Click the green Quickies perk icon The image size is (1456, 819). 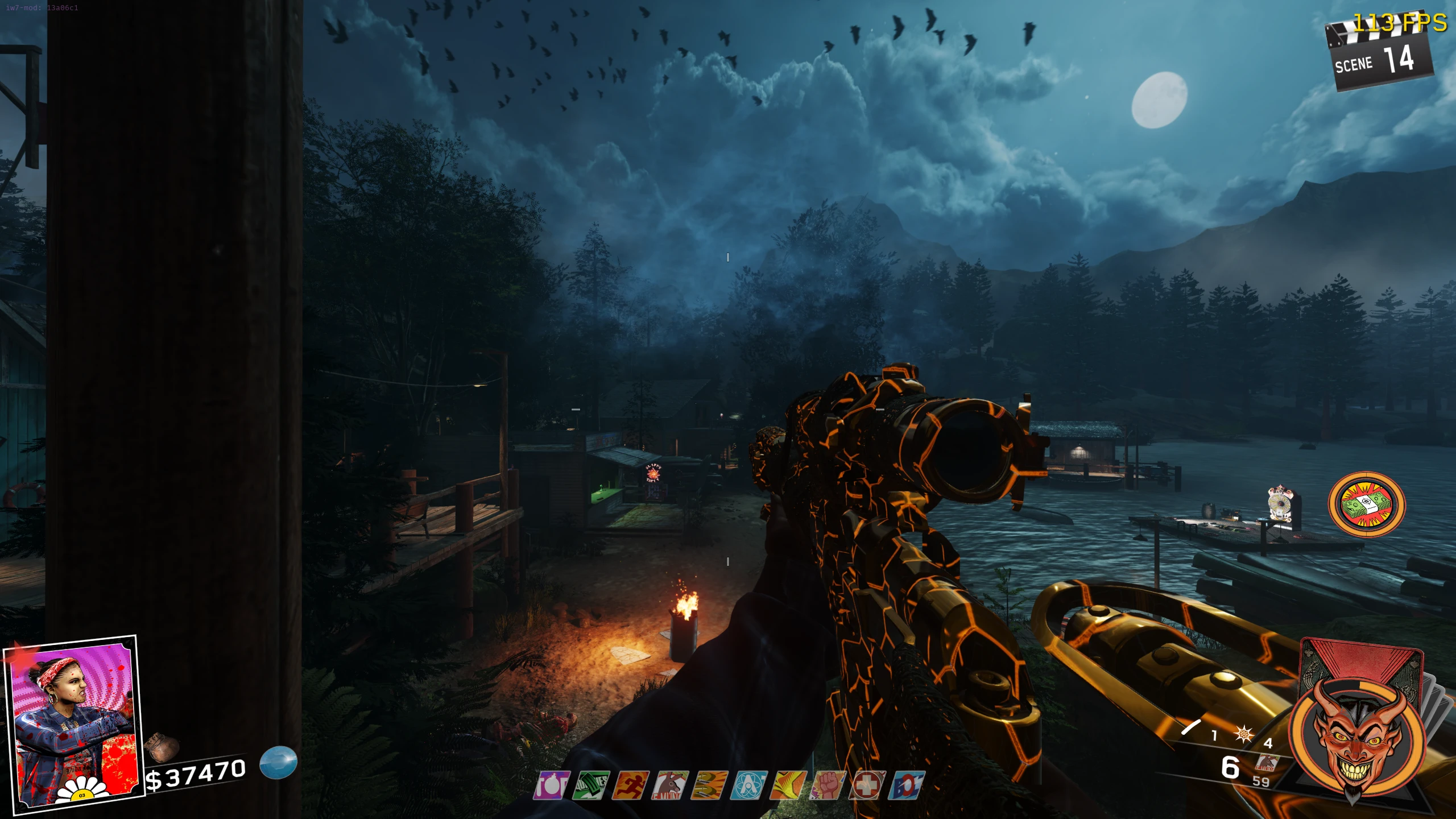coord(591,786)
